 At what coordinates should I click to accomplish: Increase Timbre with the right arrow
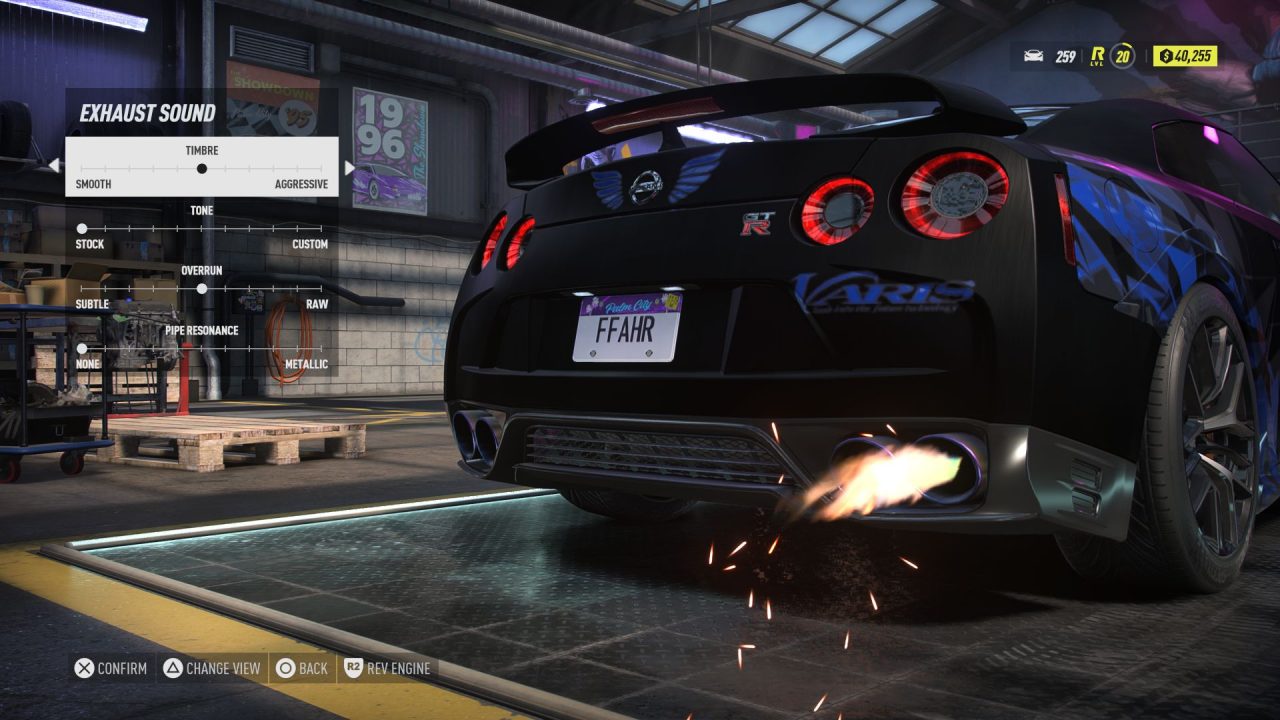pos(349,167)
